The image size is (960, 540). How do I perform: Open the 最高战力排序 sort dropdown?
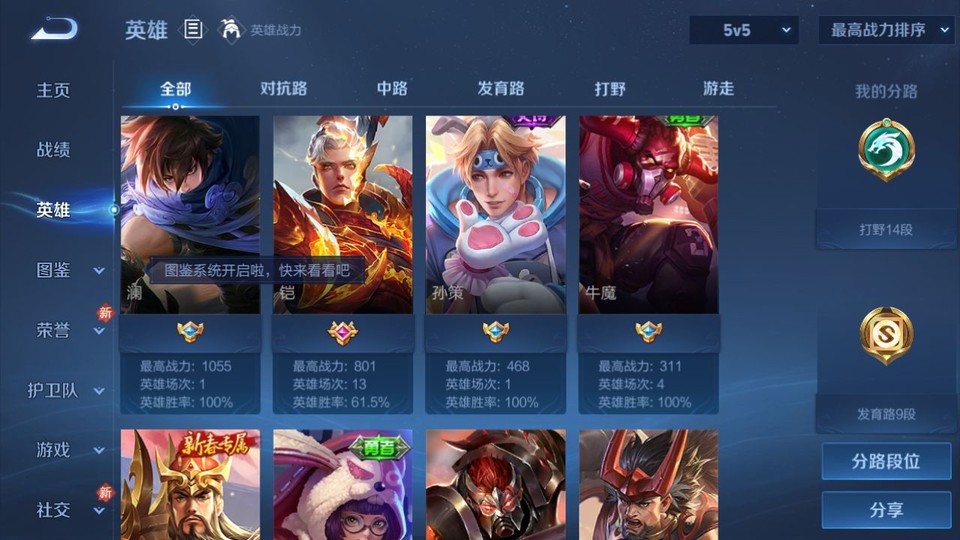point(886,31)
